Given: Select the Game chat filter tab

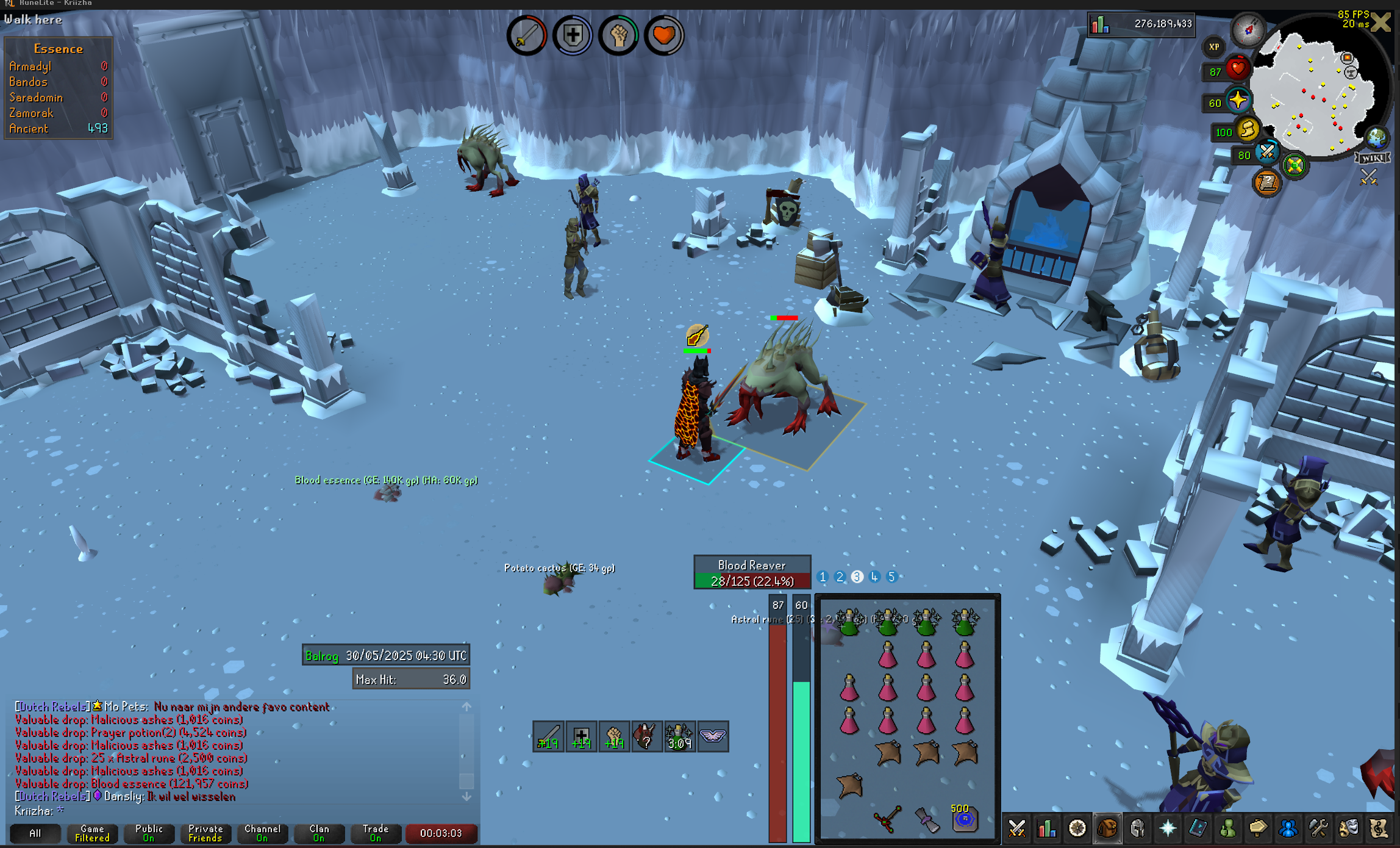Looking at the screenshot, I should coord(92,833).
